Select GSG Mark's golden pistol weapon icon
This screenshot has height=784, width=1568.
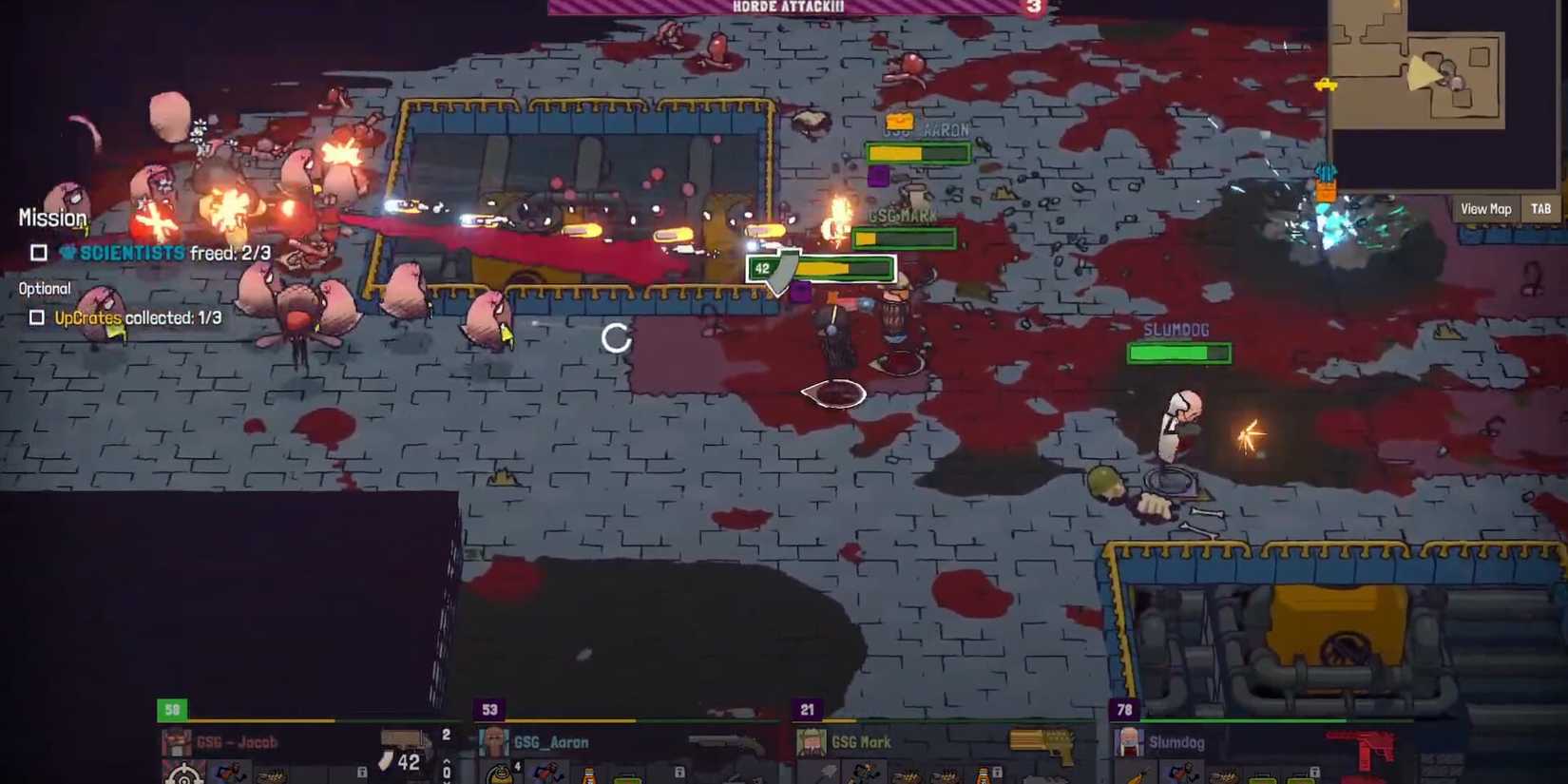[x=1042, y=746]
